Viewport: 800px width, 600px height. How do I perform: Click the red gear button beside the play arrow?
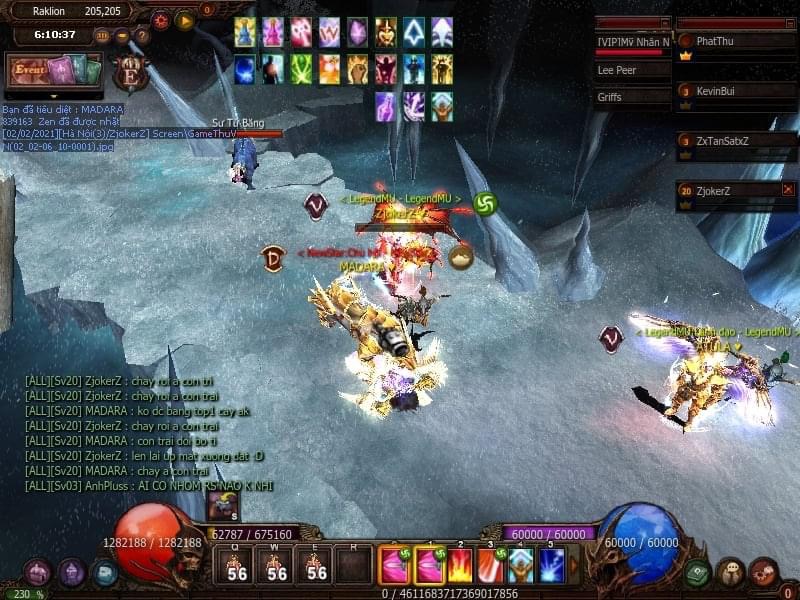[x=161, y=20]
